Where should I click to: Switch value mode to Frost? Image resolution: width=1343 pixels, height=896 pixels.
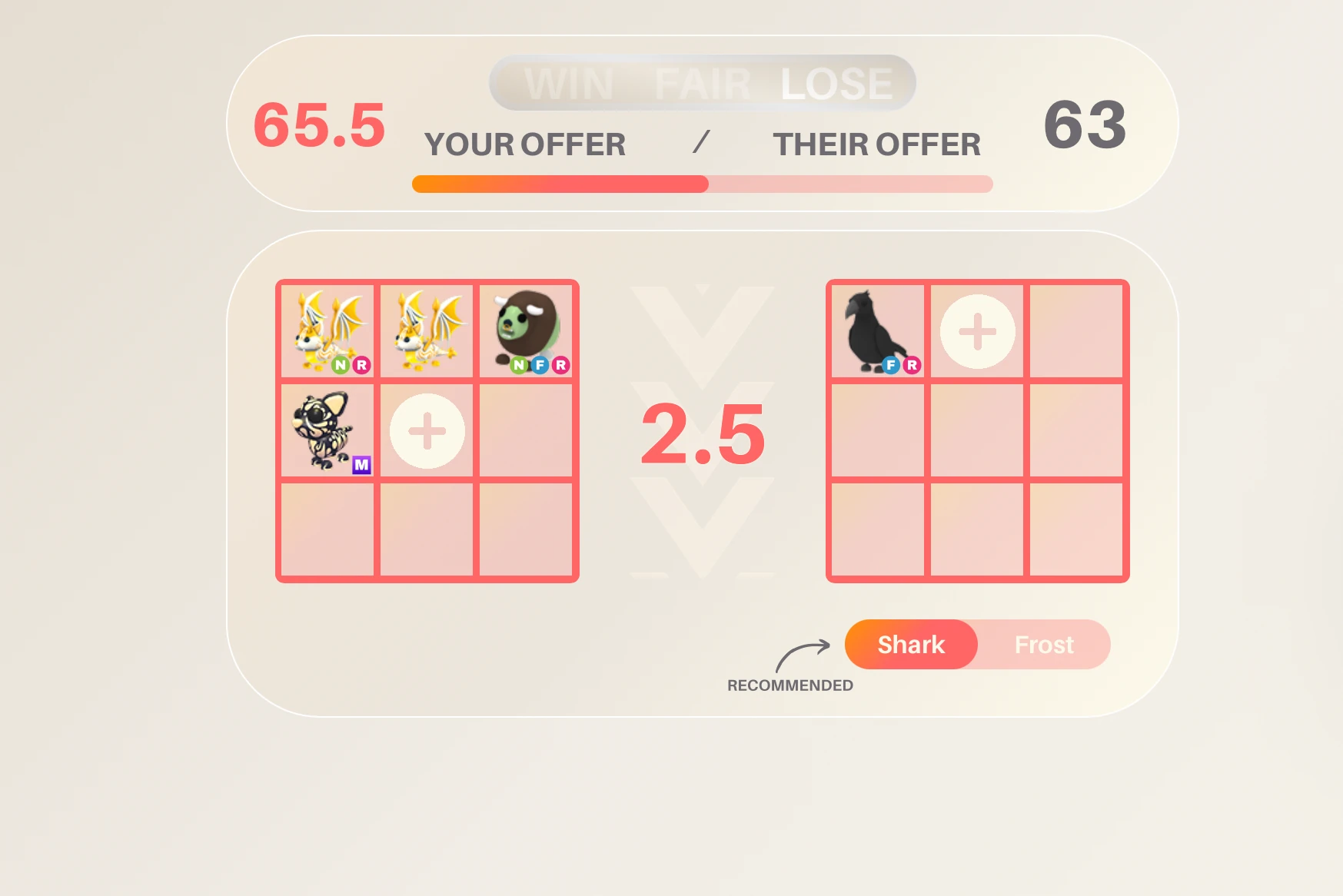pyautogui.click(x=1044, y=645)
